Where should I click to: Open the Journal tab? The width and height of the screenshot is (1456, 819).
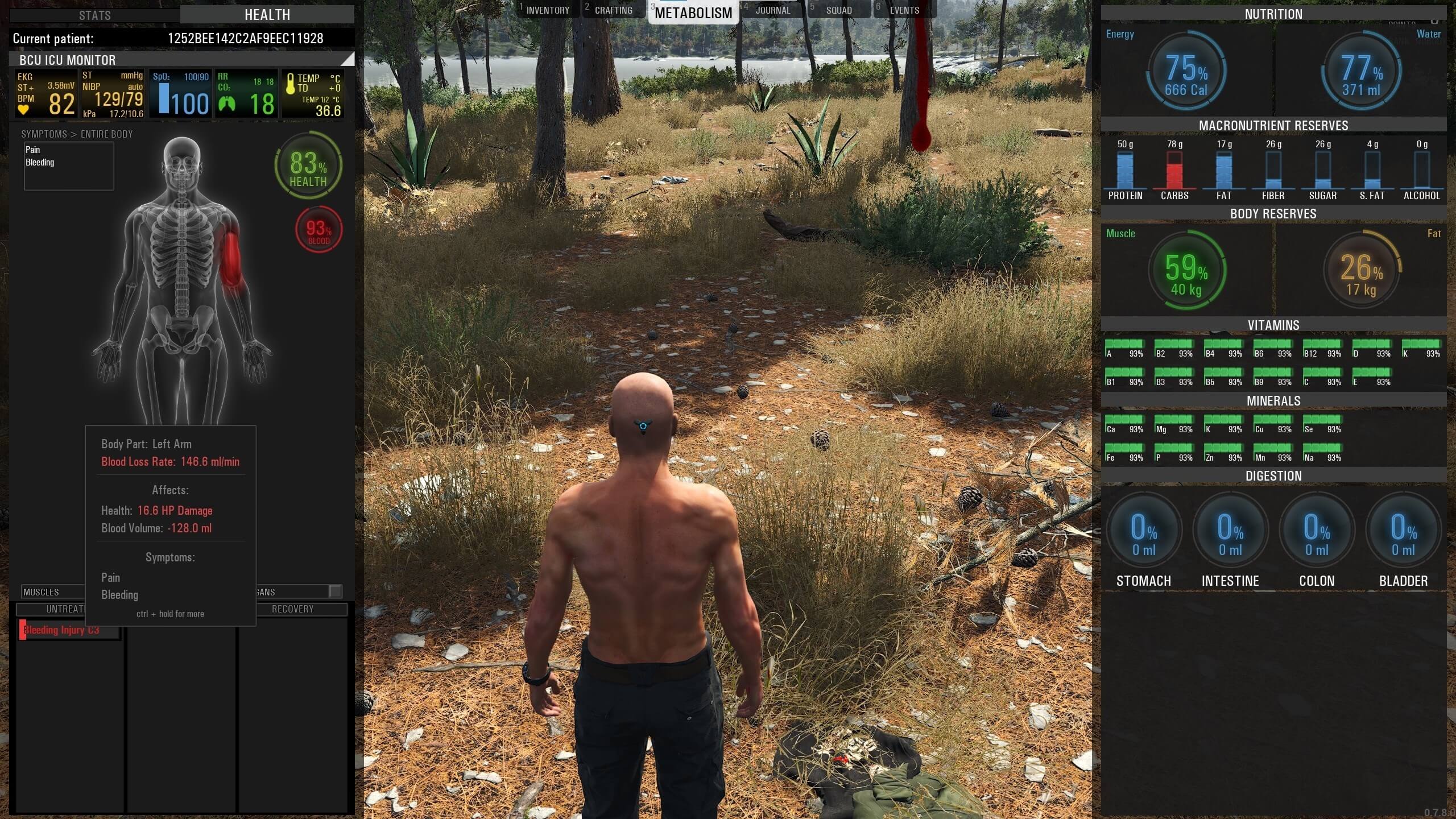tap(772, 10)
